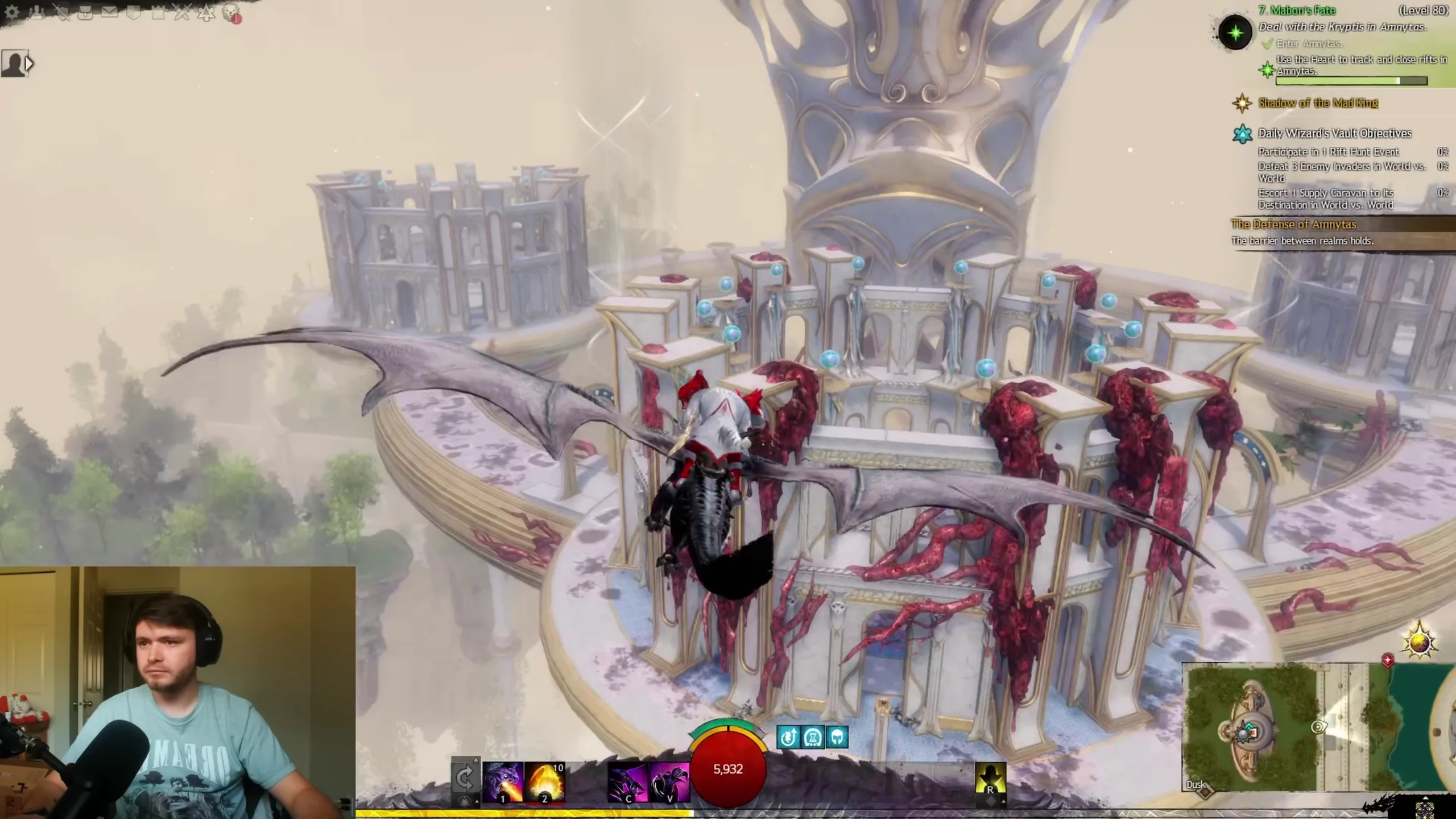Use the glowing fireball egg skill

point(545,782)
